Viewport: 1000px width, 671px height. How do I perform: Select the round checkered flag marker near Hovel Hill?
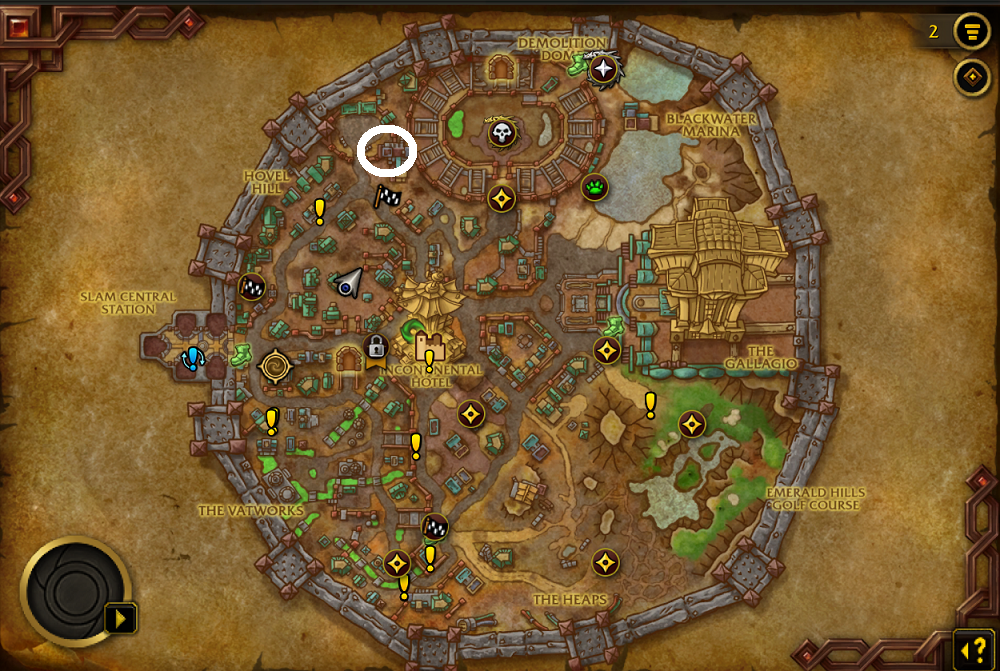click(x=252, y=287)
